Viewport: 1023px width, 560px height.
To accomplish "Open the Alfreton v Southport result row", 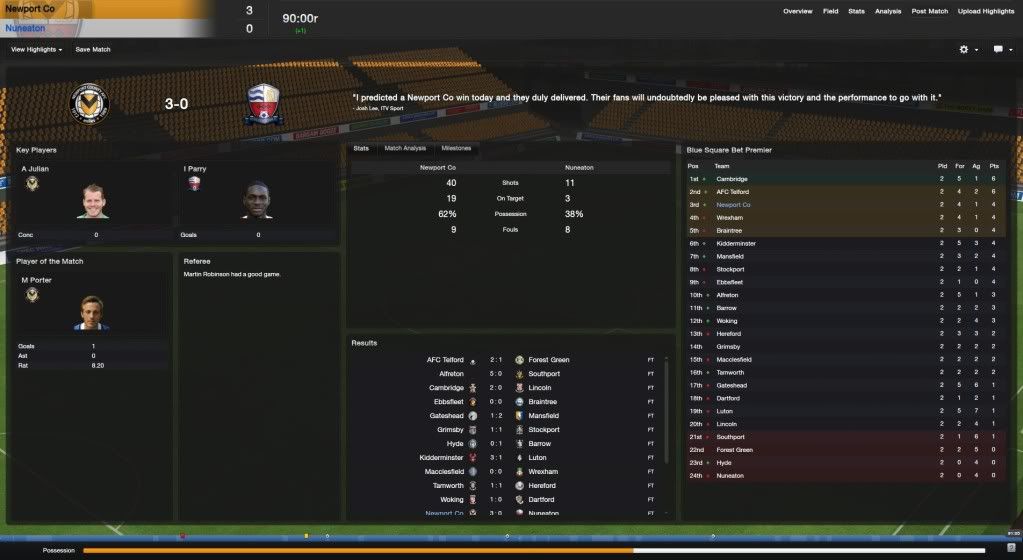I will (496, 374).
